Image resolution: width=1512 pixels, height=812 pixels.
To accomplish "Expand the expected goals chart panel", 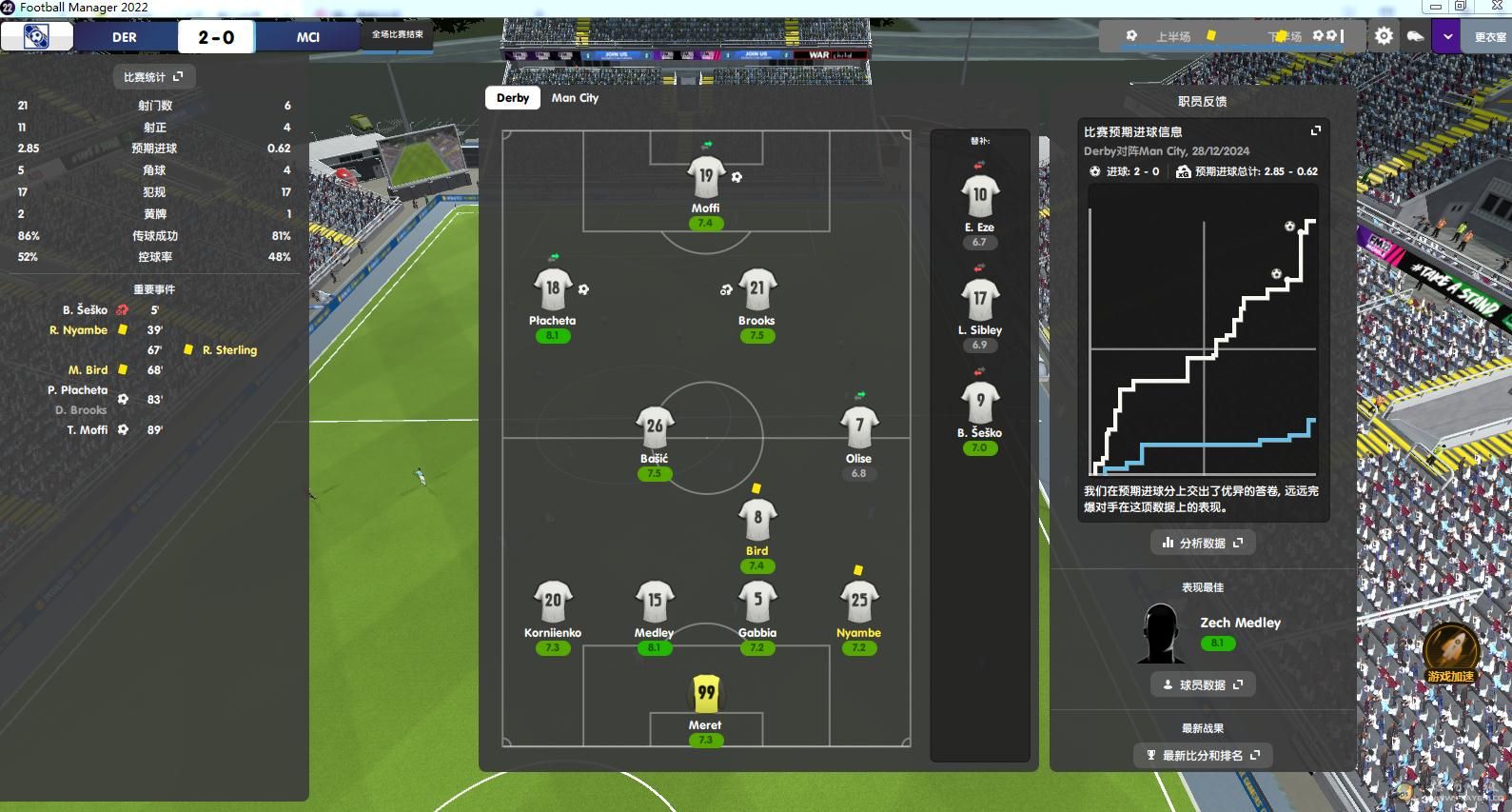I will coord(1316,130).
